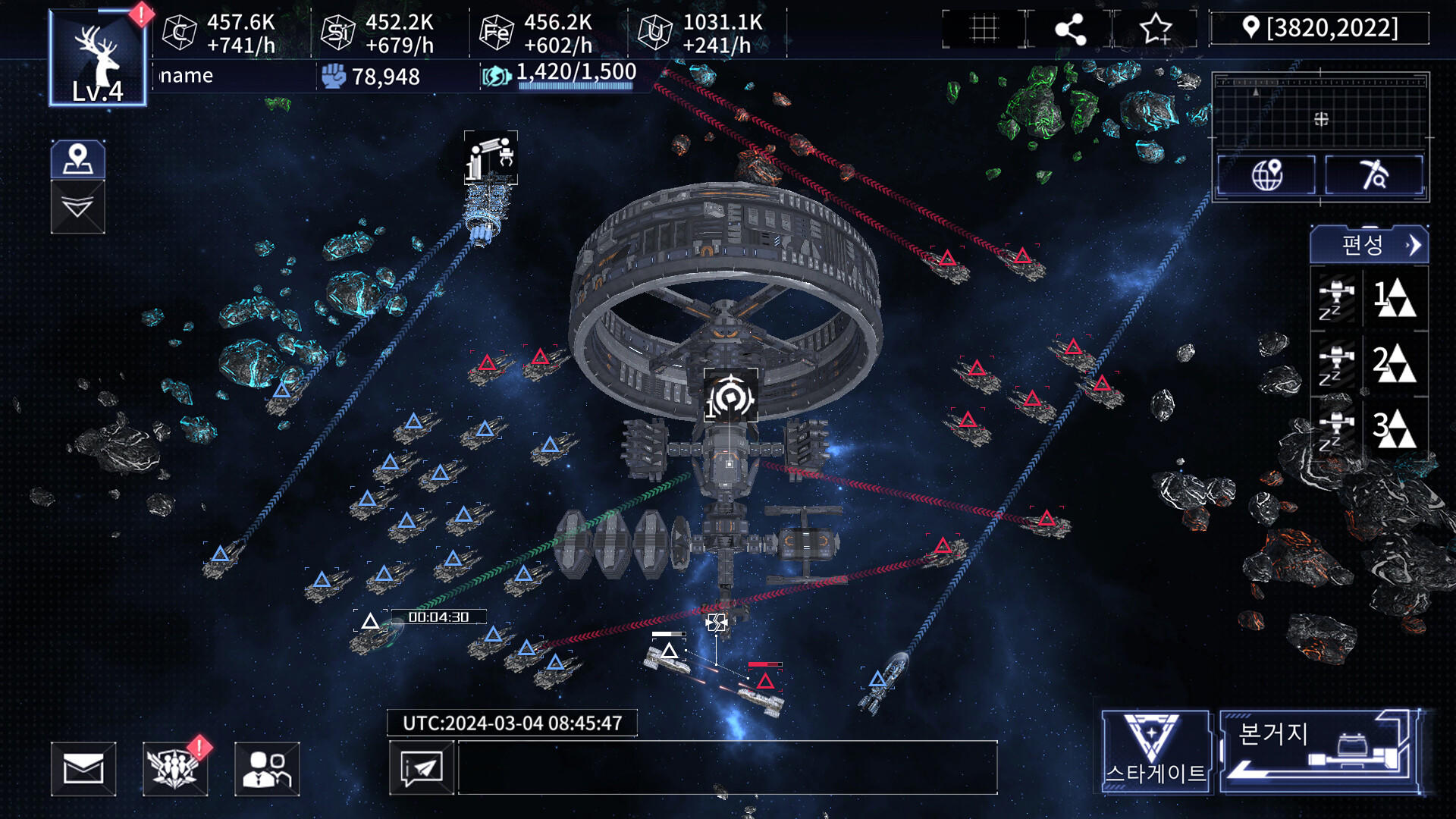The image size is (1456, 819).
Task: Open the mining search pickaxe button
Action: (x=1373, y=174)
